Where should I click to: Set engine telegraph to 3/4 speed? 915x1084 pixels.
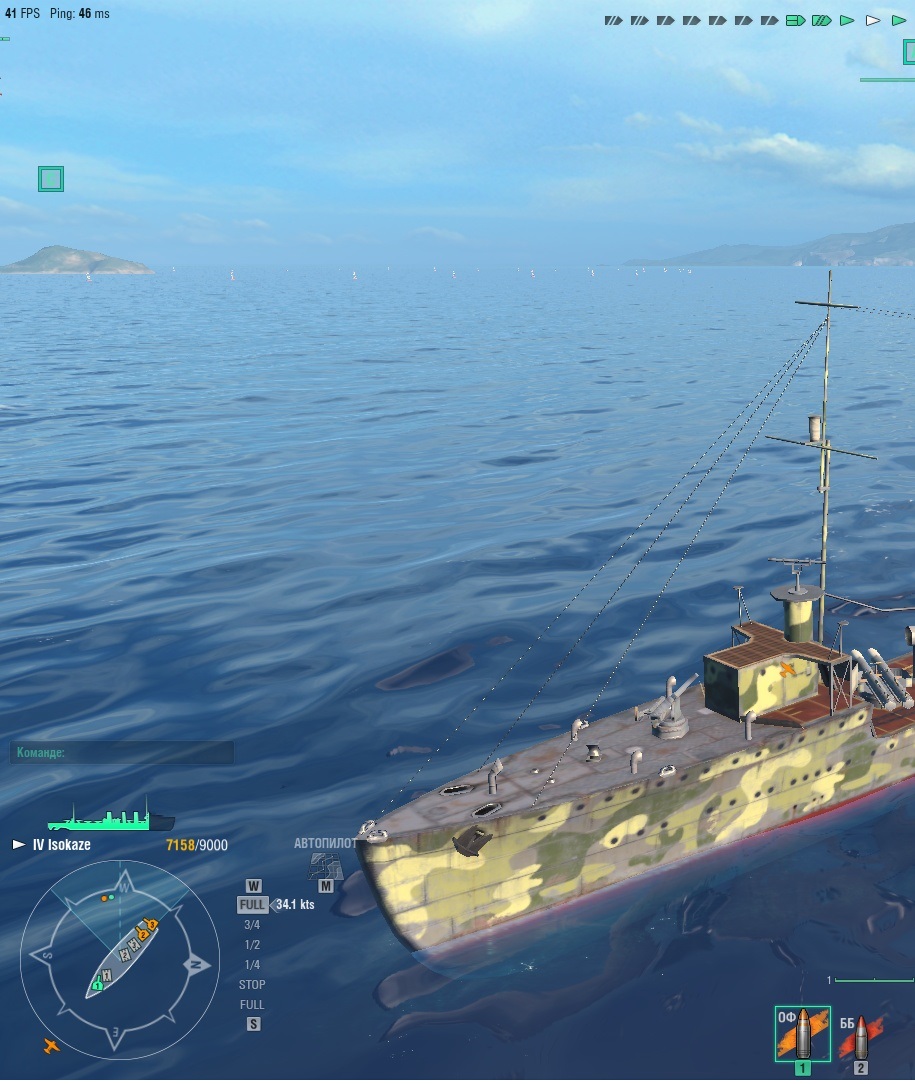252,925
